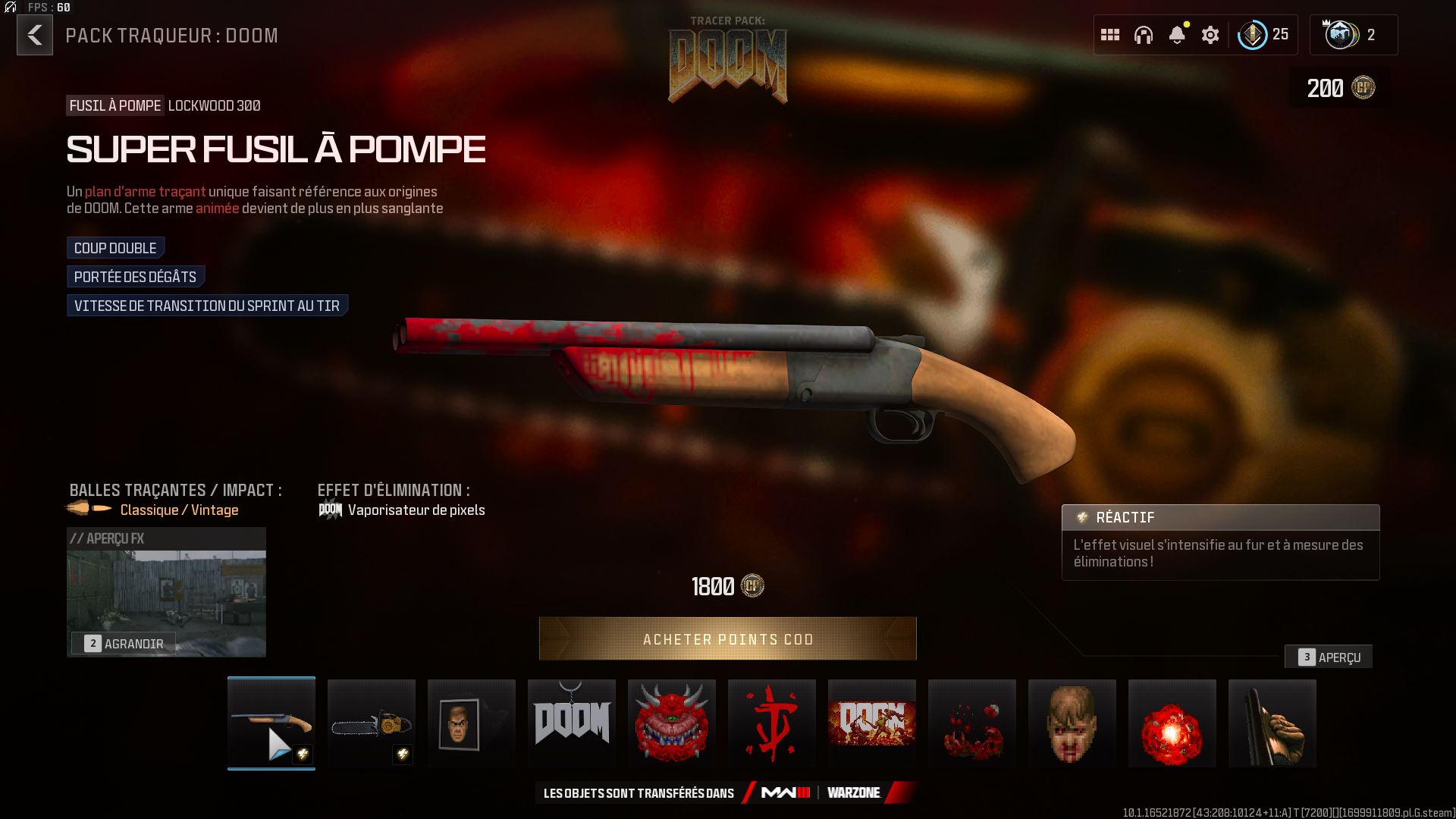Check the notifications bell
The width and height of the screenshot is (1456, 819).
pyautogui.click(x=1177, y=35)
